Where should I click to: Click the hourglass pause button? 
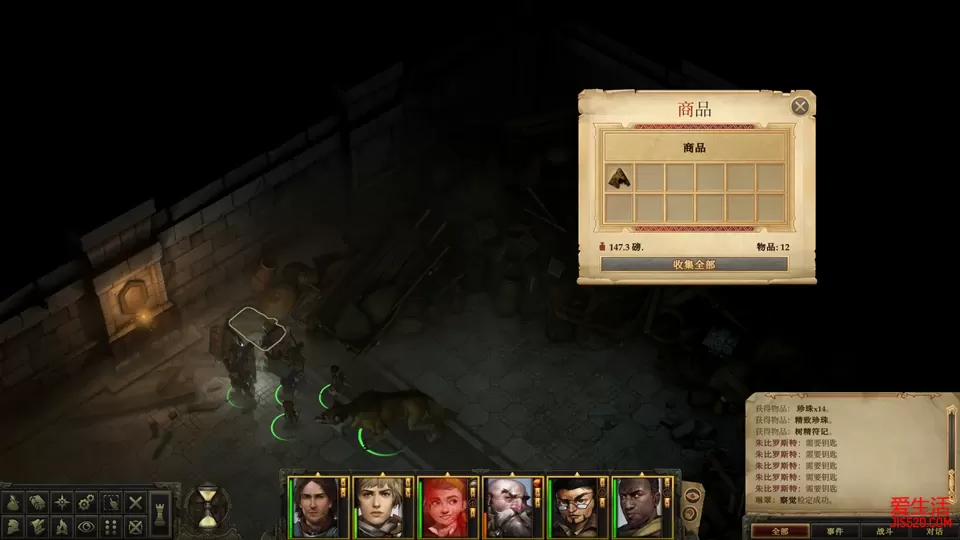pos(208,505)
